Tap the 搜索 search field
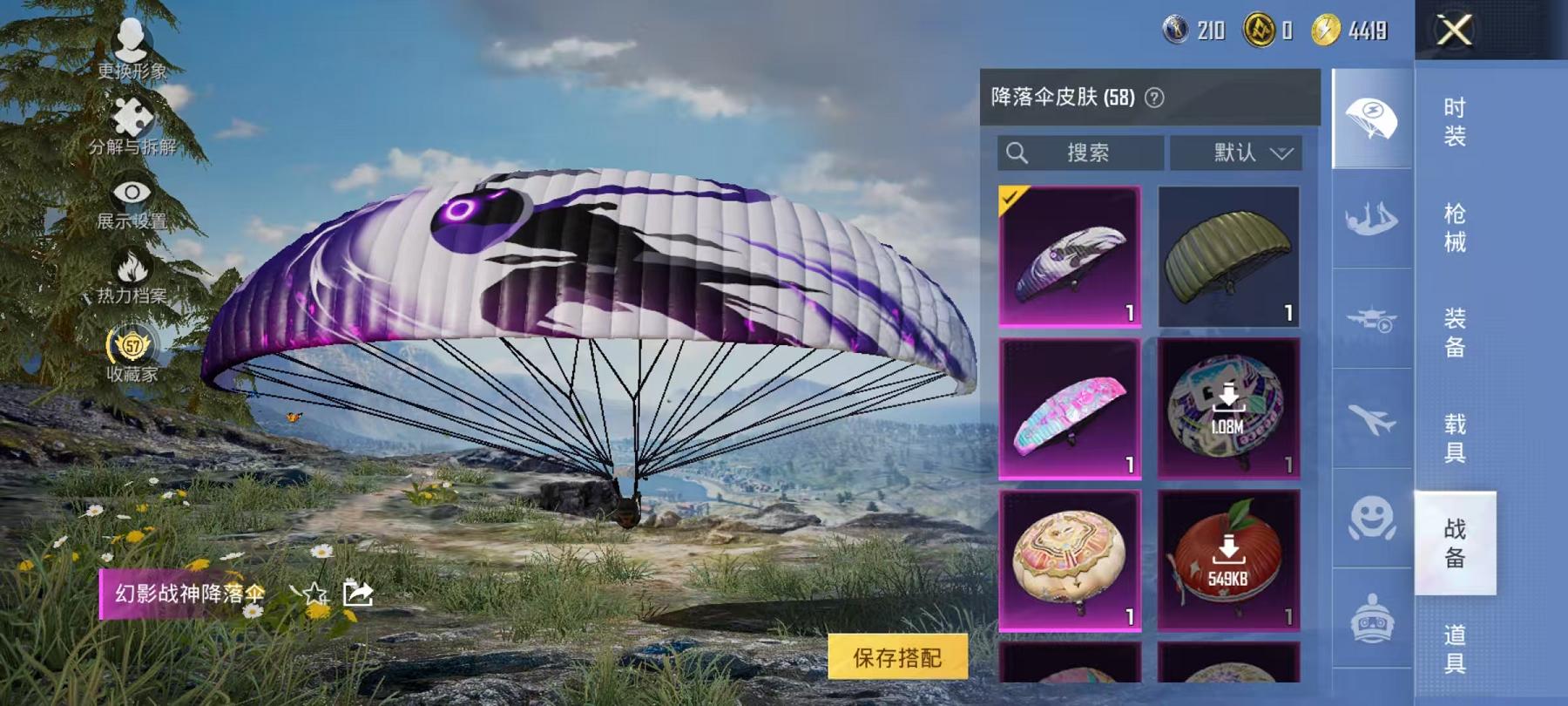1568x706 pixels. point(1080,153)
